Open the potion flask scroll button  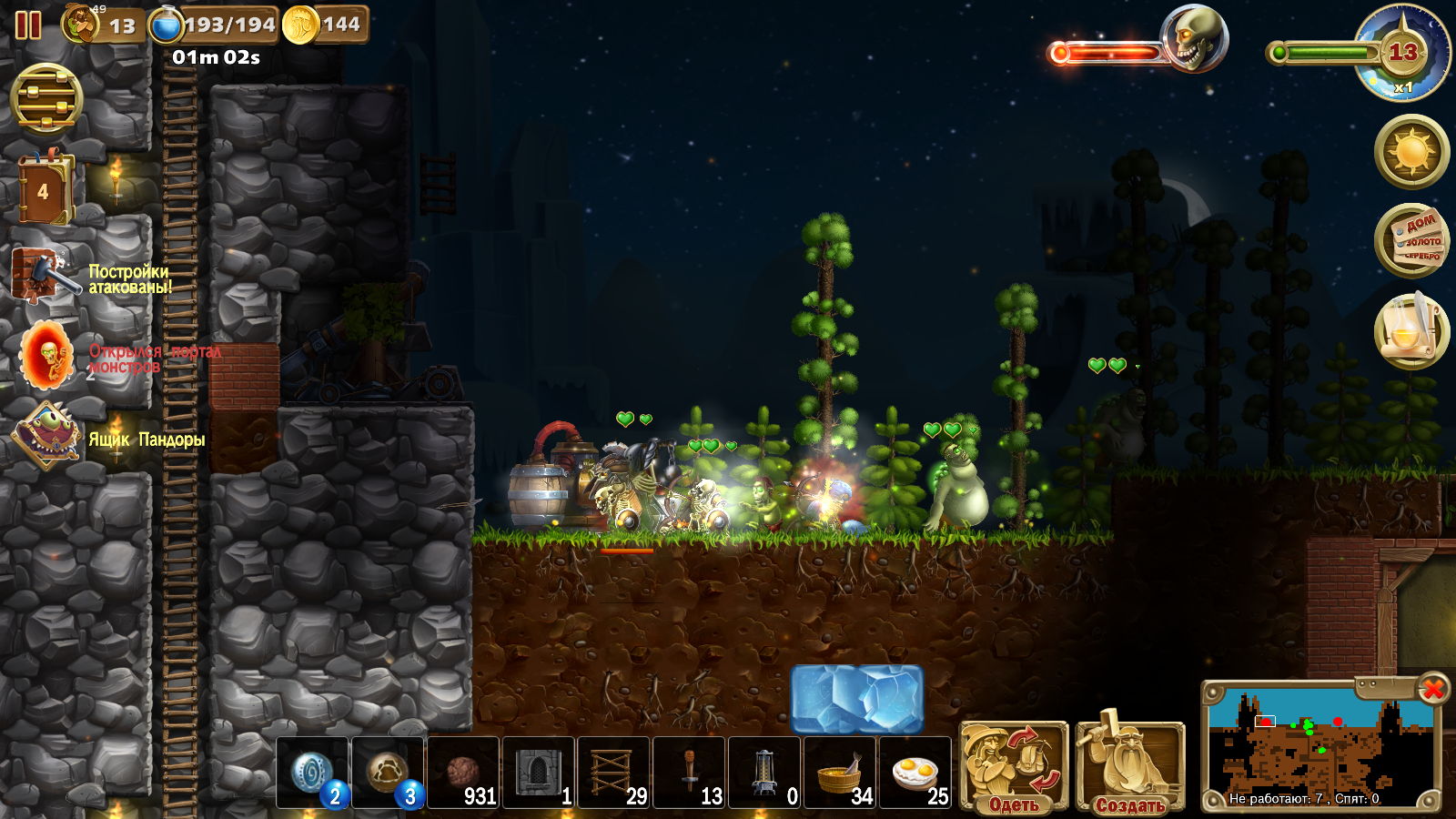[x=1411, y=331]
